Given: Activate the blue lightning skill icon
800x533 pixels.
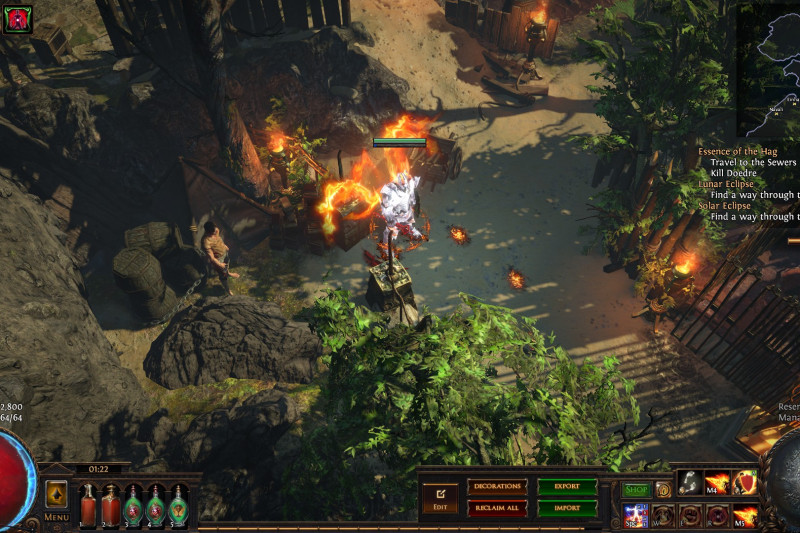Looking at the screenshot, I should 636,515.
